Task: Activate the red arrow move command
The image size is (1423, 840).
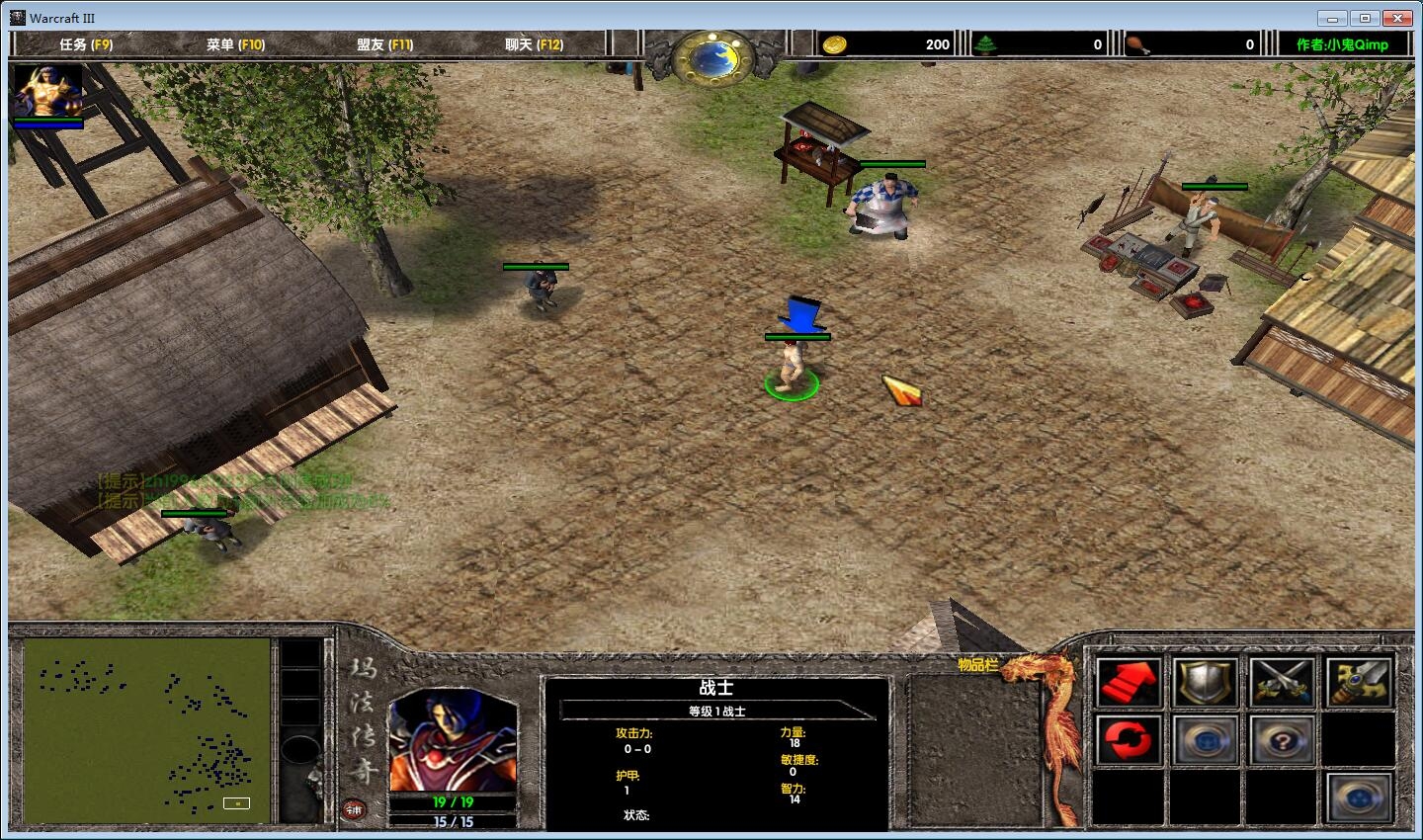Action: (1130, 682)
